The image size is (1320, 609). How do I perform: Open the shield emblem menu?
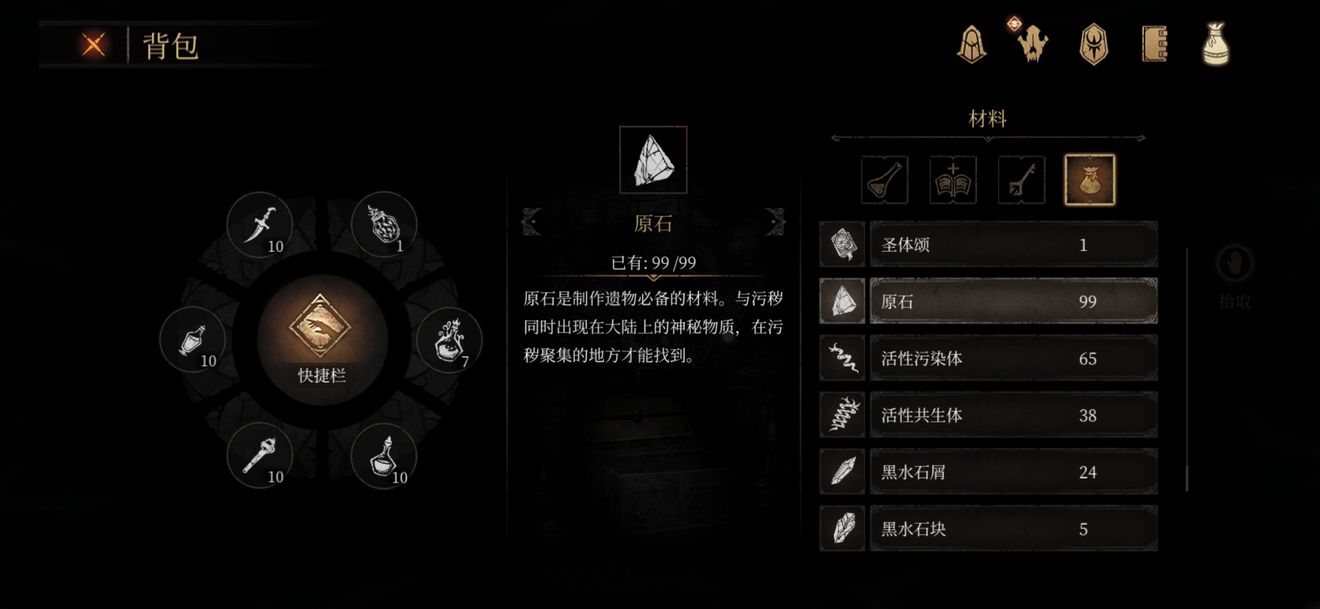point(1093,44)
